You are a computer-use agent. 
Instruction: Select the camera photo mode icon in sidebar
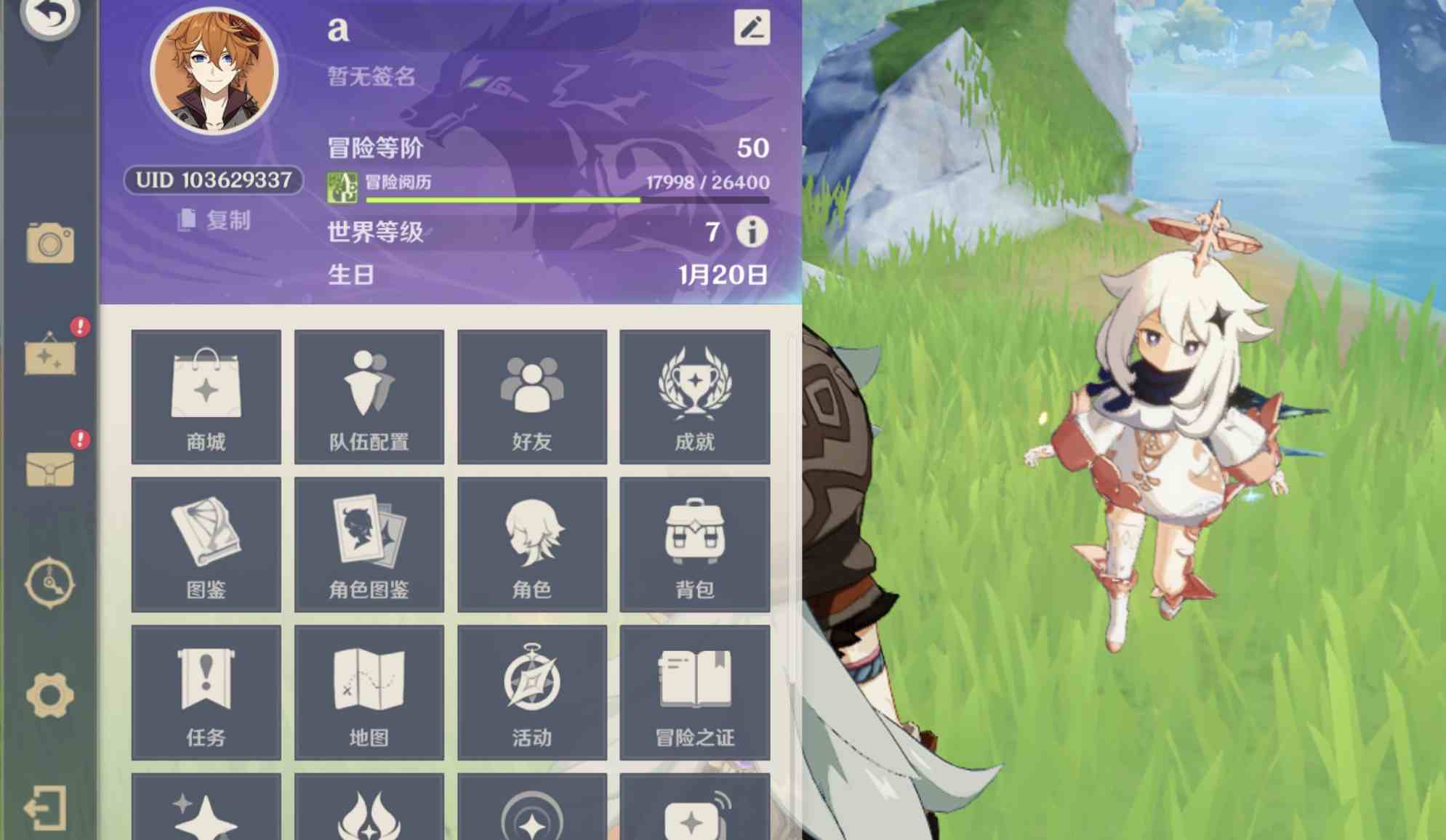(x=48, y=245)
